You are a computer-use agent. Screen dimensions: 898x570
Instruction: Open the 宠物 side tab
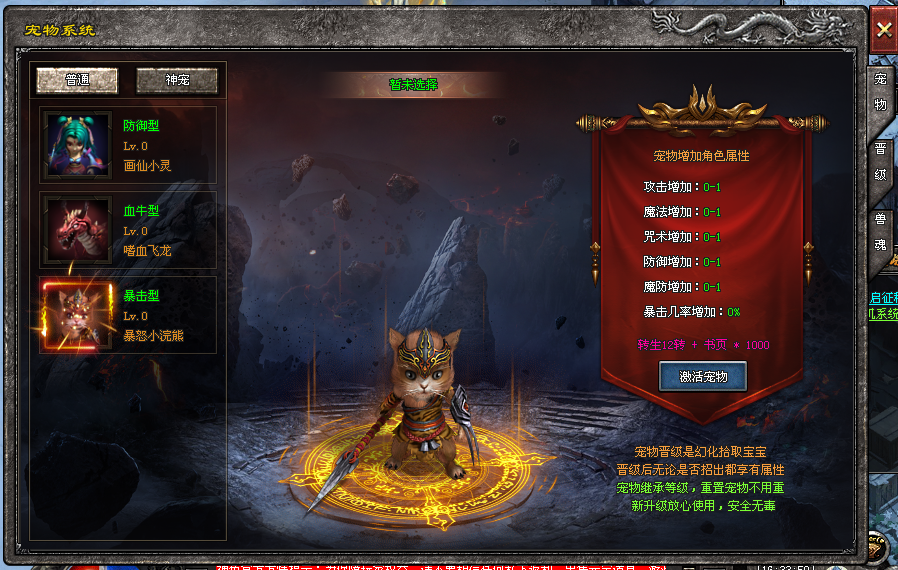pyautogui.click(x=881, y=92)
